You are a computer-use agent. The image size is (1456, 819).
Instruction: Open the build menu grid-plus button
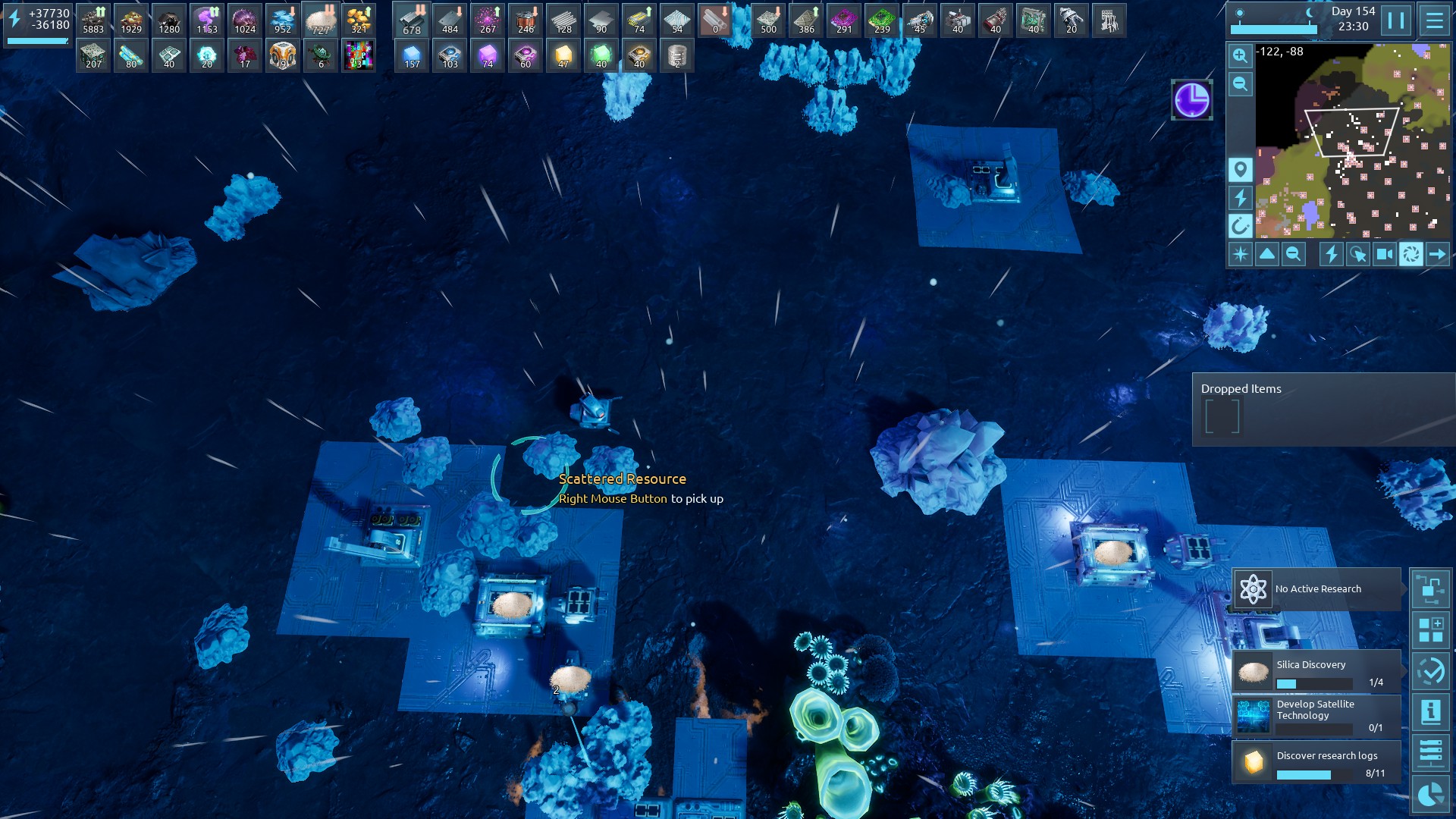(1430, 630)
